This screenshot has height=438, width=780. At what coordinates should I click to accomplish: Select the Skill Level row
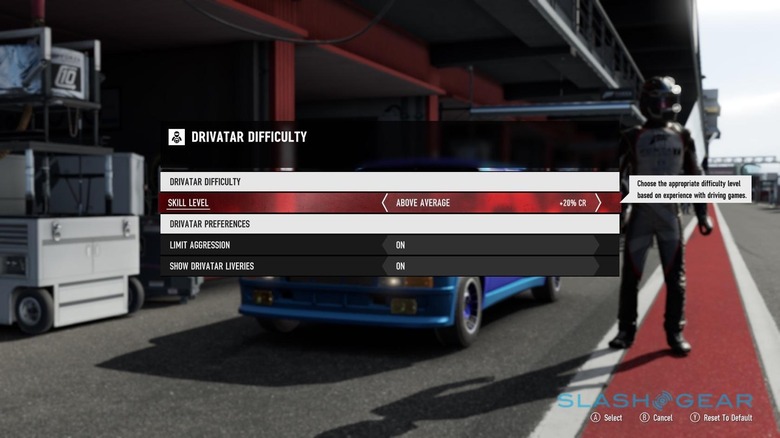click(270, 203)
